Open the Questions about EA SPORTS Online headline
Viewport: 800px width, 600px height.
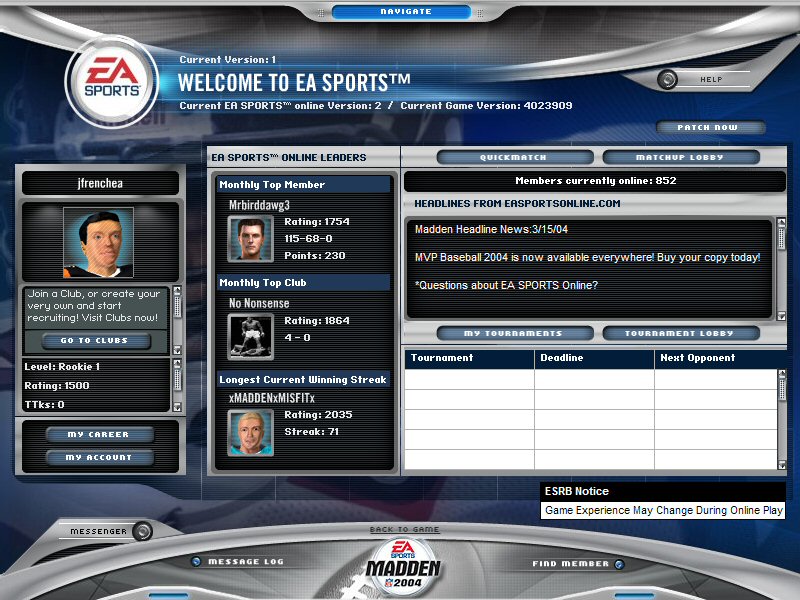(506, 286)
